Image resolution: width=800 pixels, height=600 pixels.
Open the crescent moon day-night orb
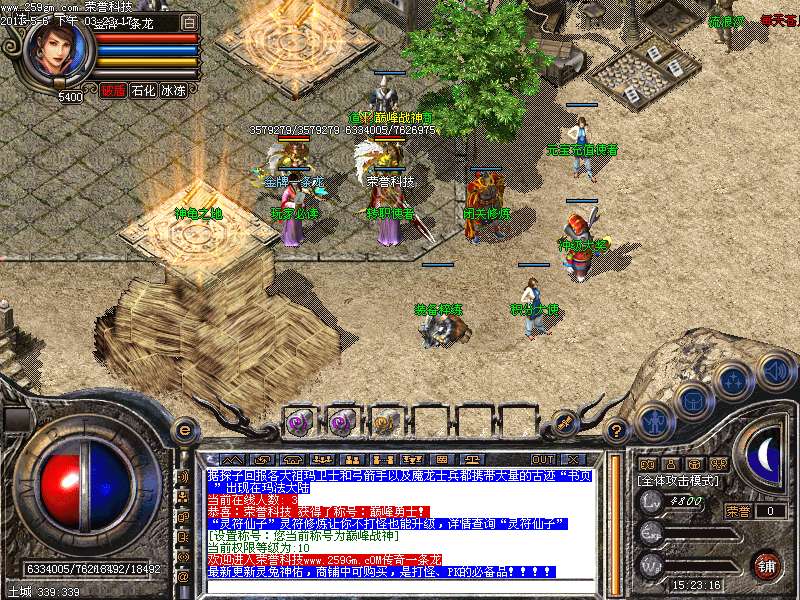tap(765, 456)
